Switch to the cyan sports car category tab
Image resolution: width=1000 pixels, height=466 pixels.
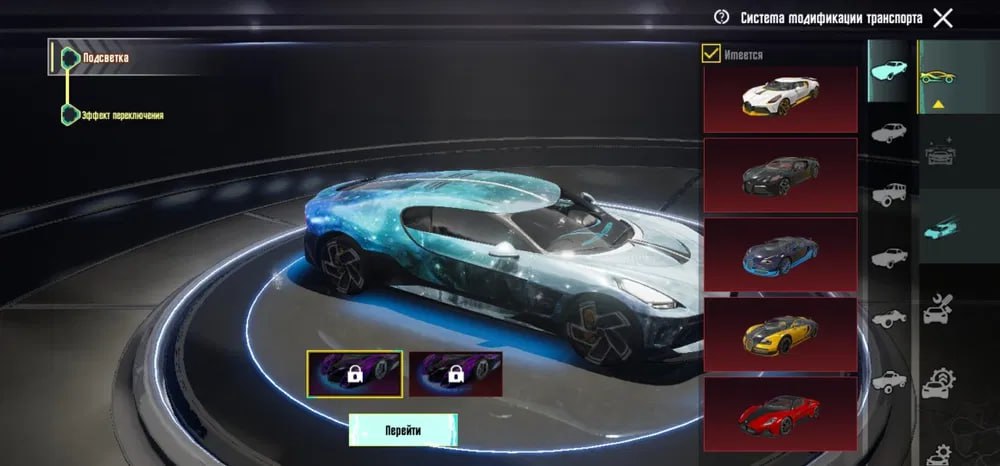tap(888, 70)
